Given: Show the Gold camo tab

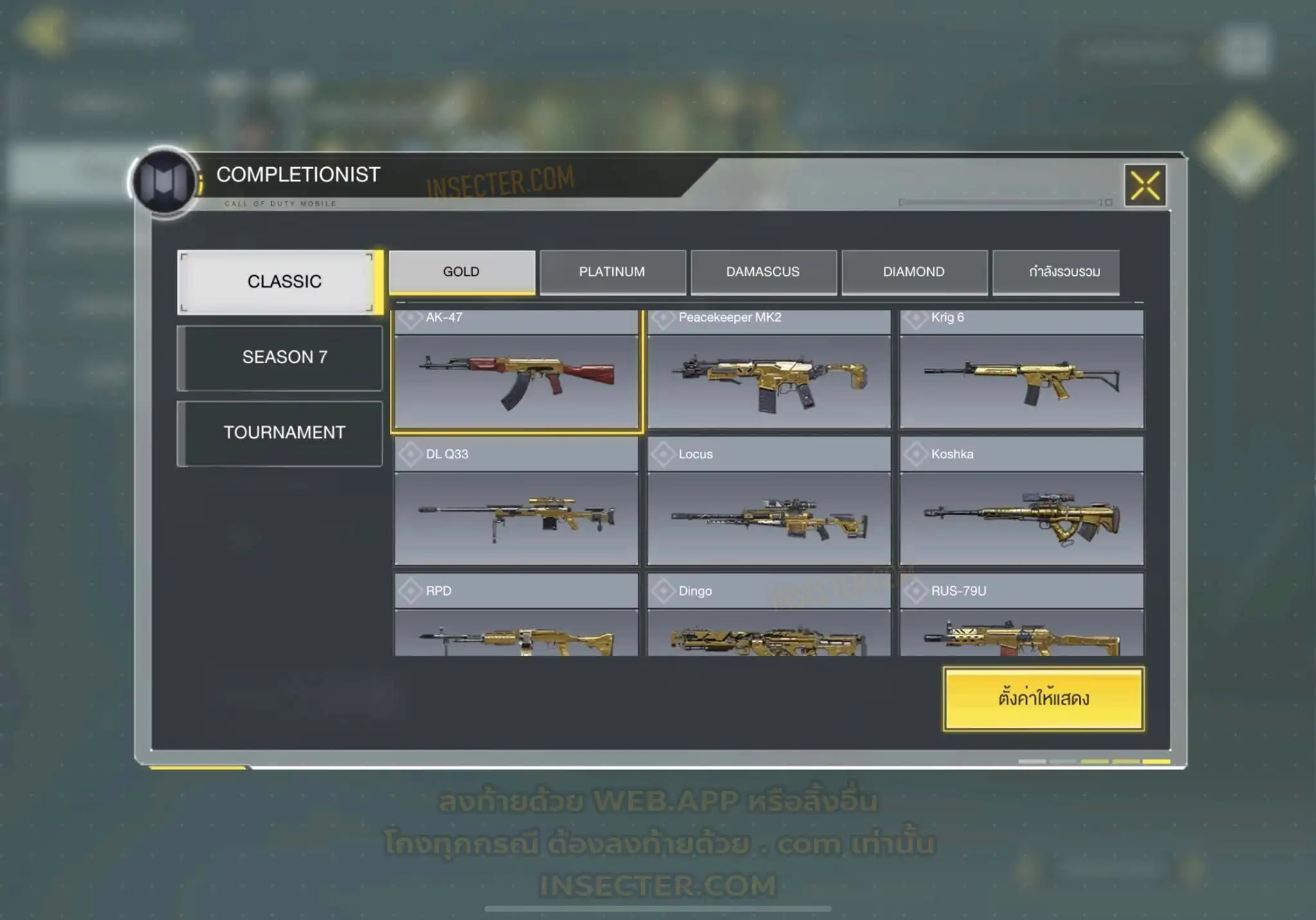Looking at the screenshot, I should coord(461,272).
